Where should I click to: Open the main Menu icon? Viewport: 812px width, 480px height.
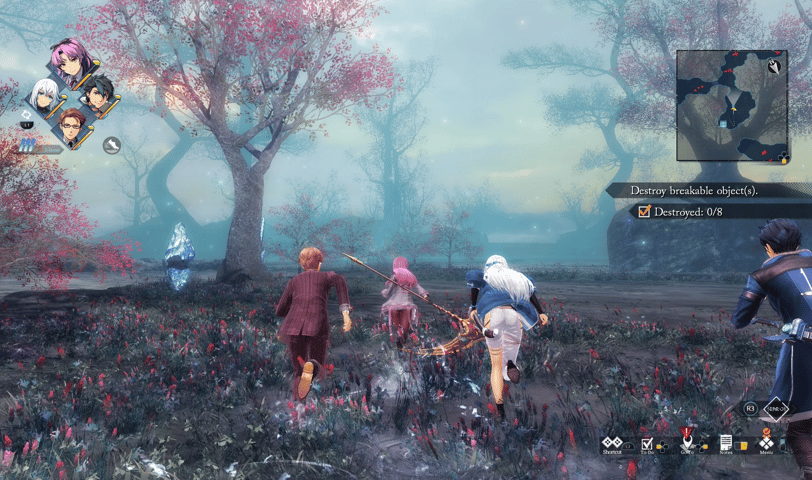click(x=766, y=441)
